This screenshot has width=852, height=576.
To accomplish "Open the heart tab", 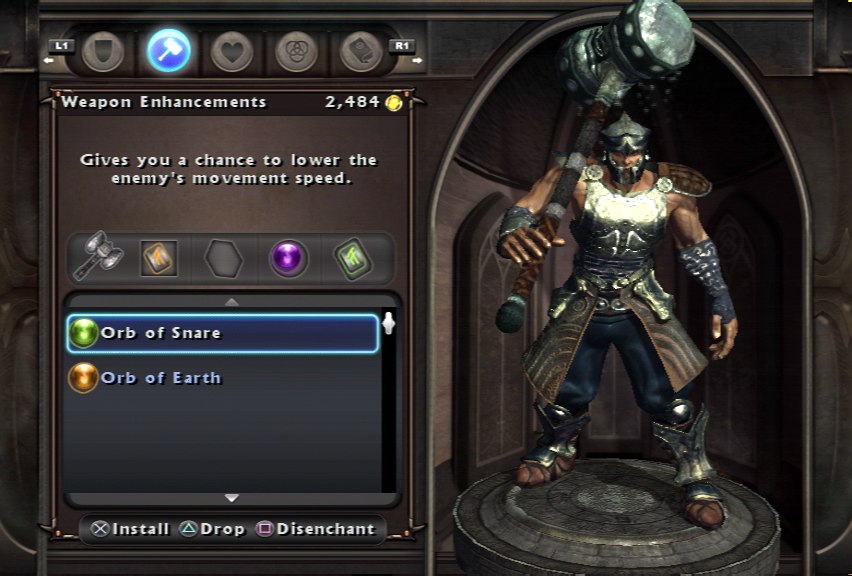I will (x=232, y=52).
